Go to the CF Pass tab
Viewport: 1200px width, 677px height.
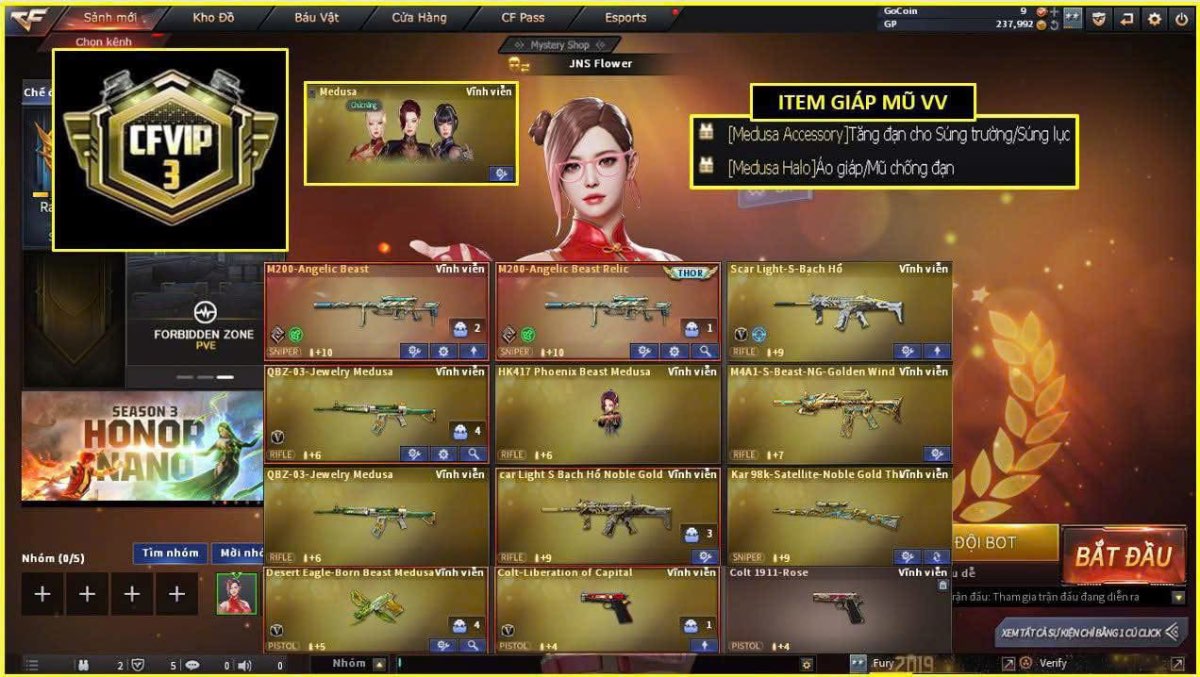coord(523,18)
